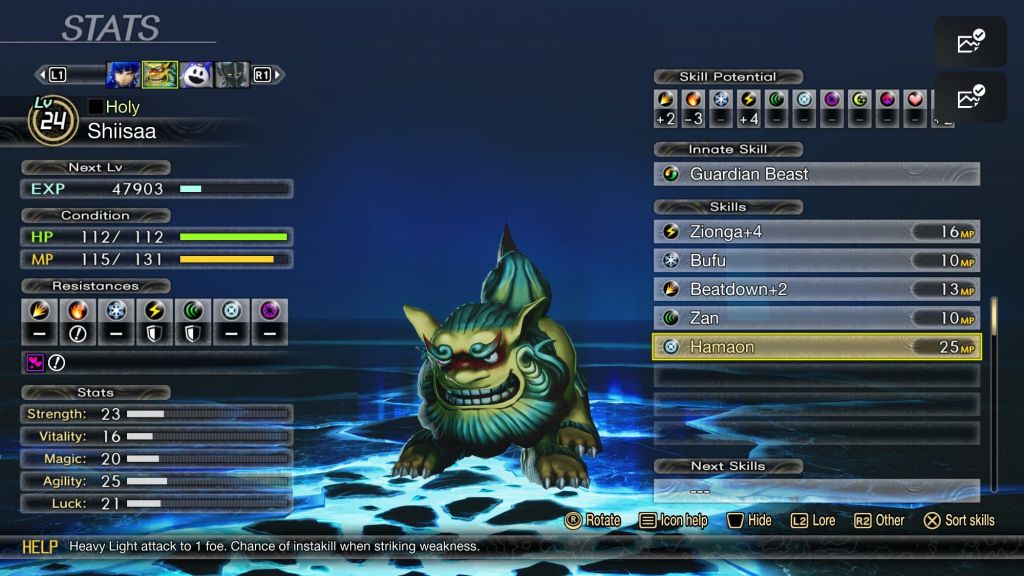The height and width of the screenshot is (576, 1024).
Task: Select the Hamaon skill entry
Action: [x=816, y=347]
